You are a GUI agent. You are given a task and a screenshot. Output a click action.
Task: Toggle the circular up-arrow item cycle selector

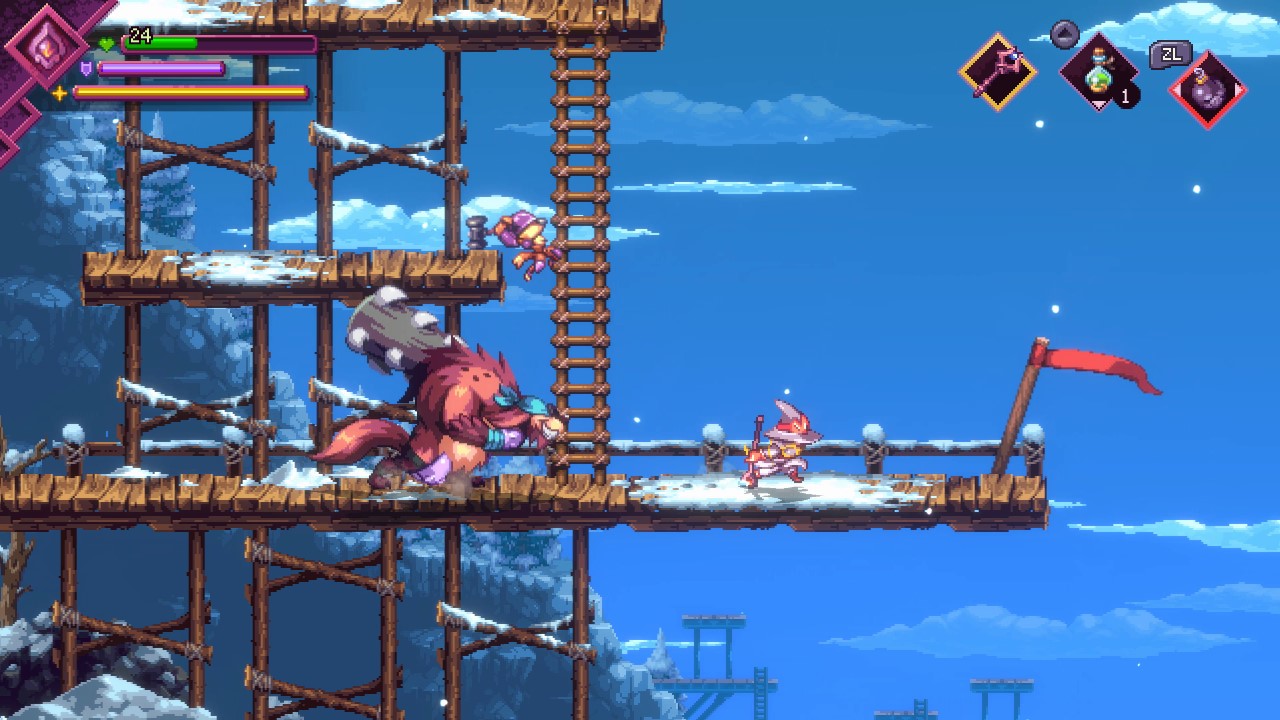click(1064, 35)
